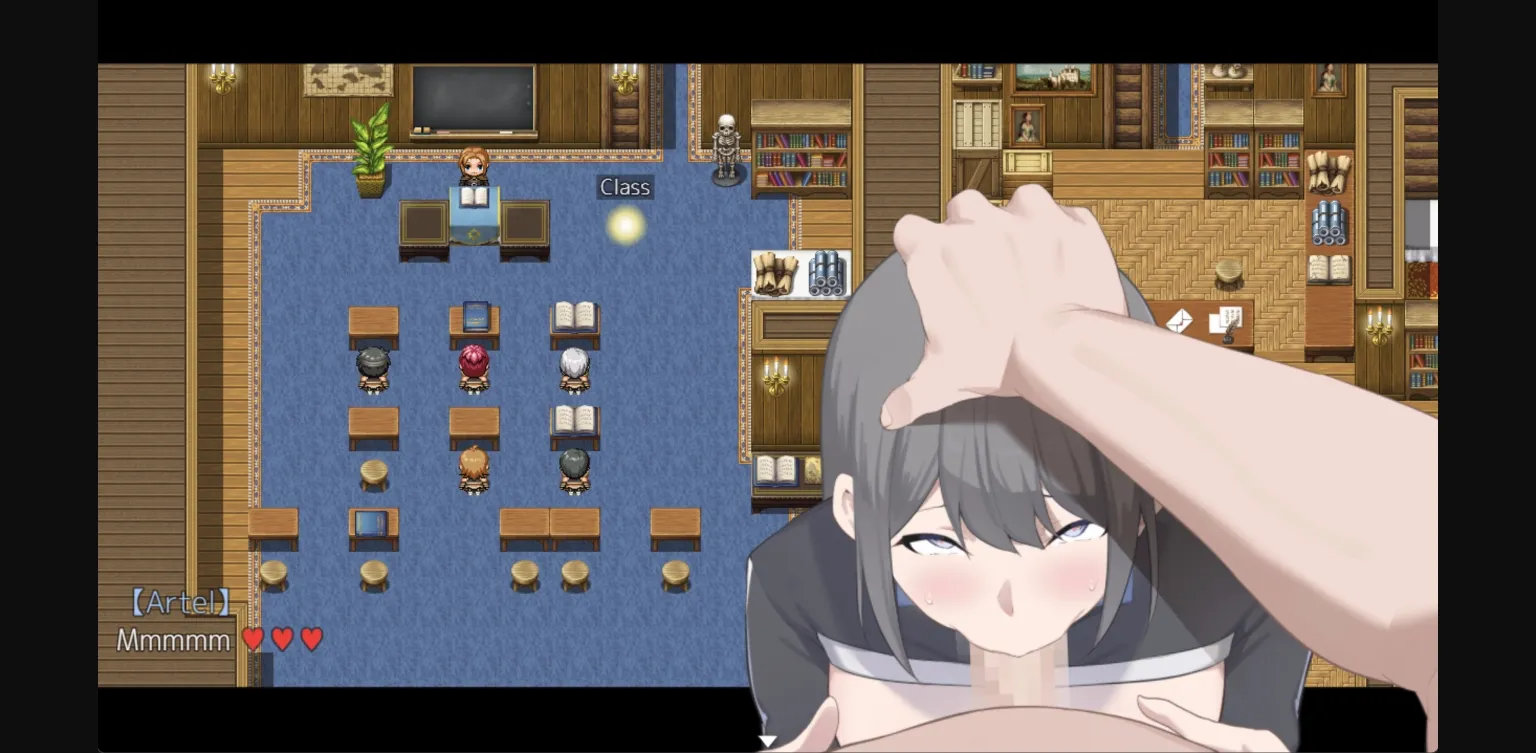
Task: Click the third red heart indicator
Action: (x=310, y=637)
